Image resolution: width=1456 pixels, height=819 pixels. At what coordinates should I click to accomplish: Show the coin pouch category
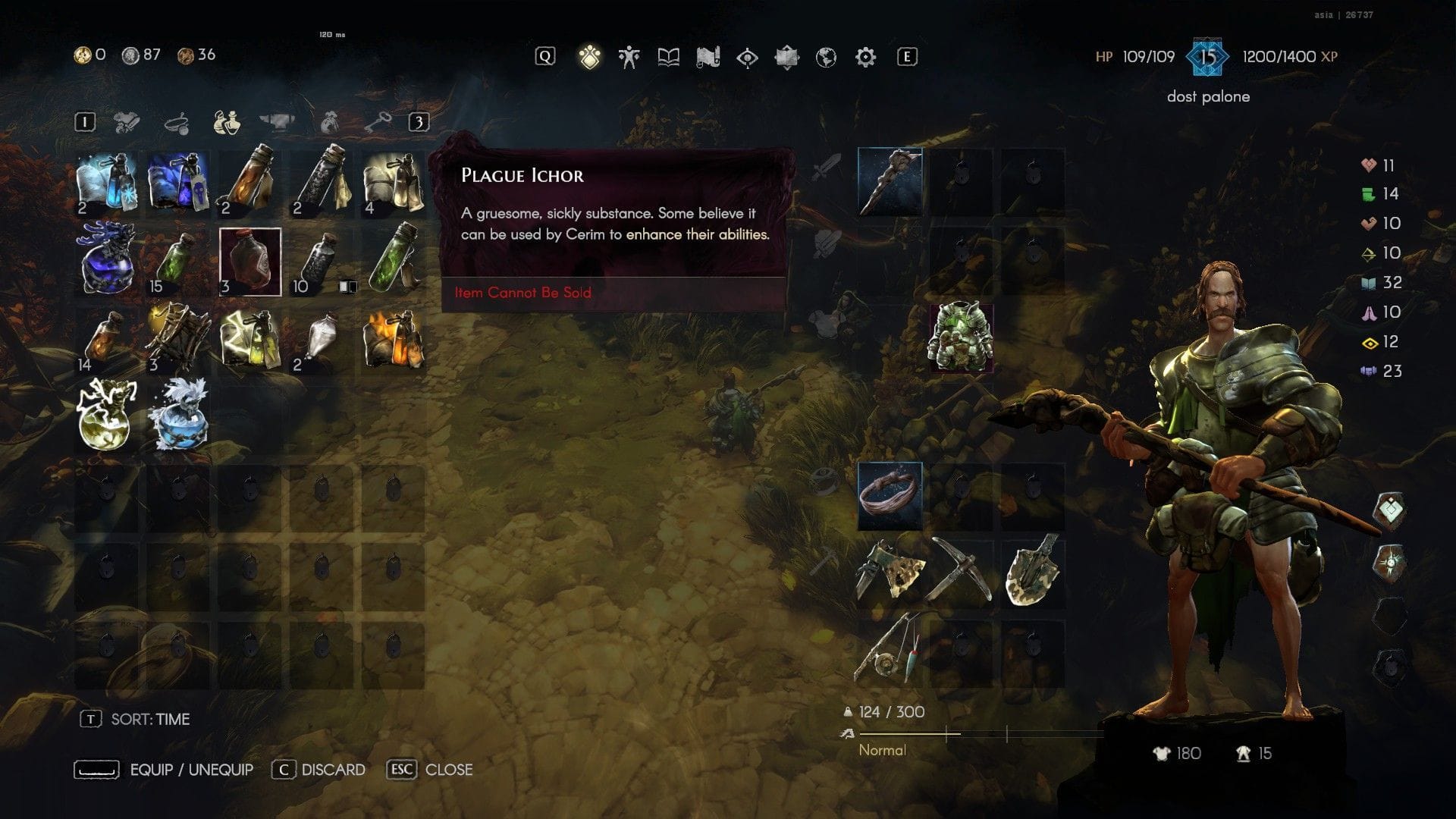tap(329, 121)
